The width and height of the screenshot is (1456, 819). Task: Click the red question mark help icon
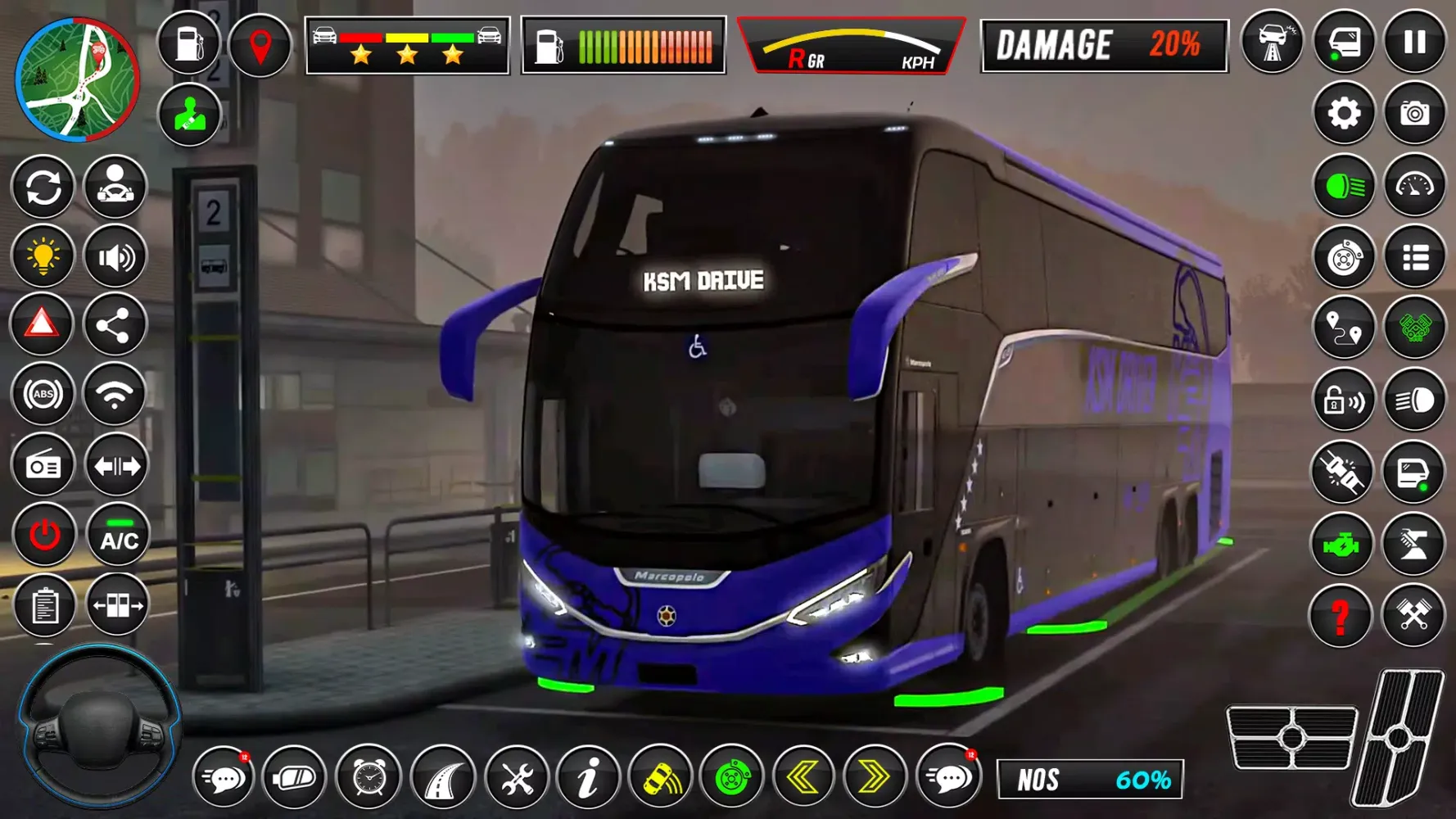coord(1341,616)
